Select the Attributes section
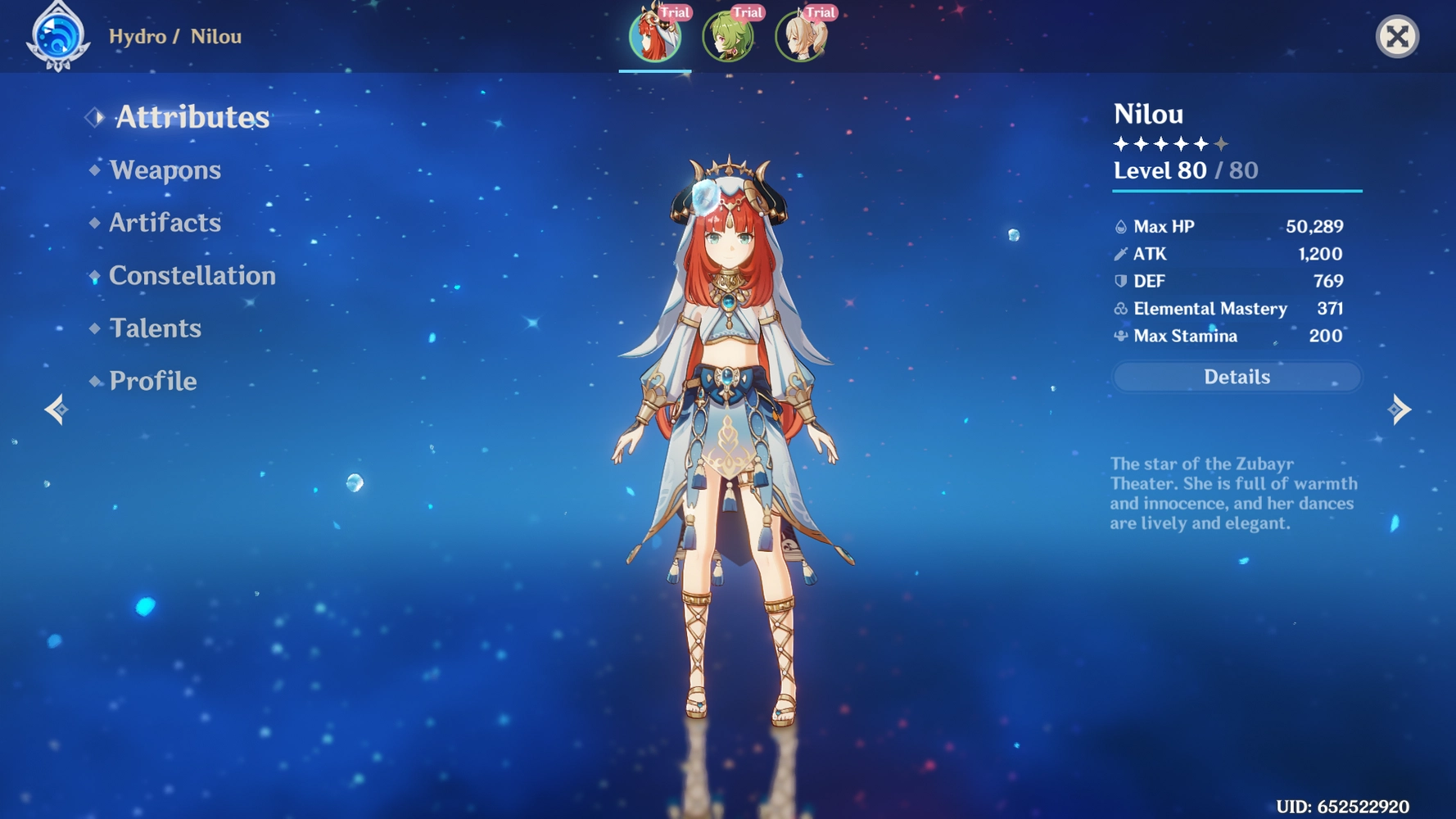 tap(190, 117)
